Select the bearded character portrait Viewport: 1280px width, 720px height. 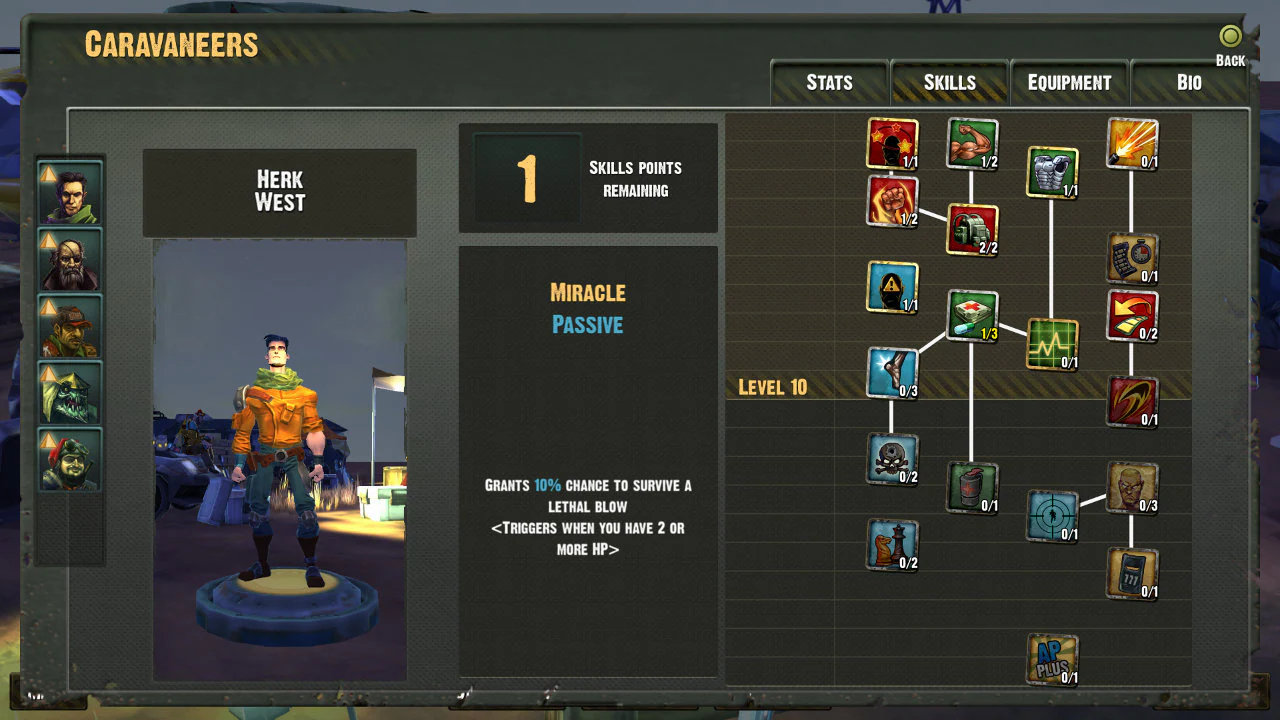pyautogui.click(x=68, y=259)
